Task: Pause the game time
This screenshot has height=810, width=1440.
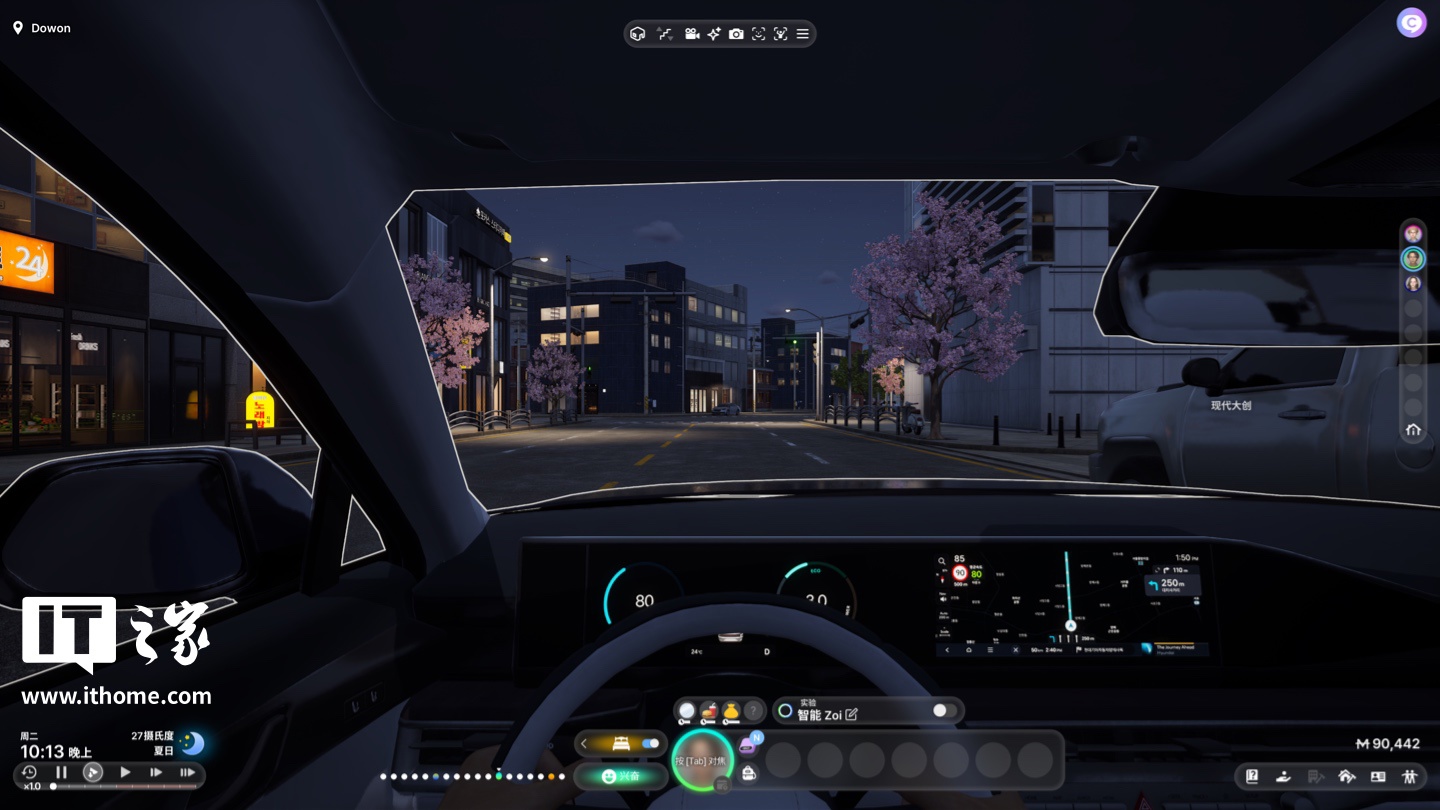Action: point(61,772)
